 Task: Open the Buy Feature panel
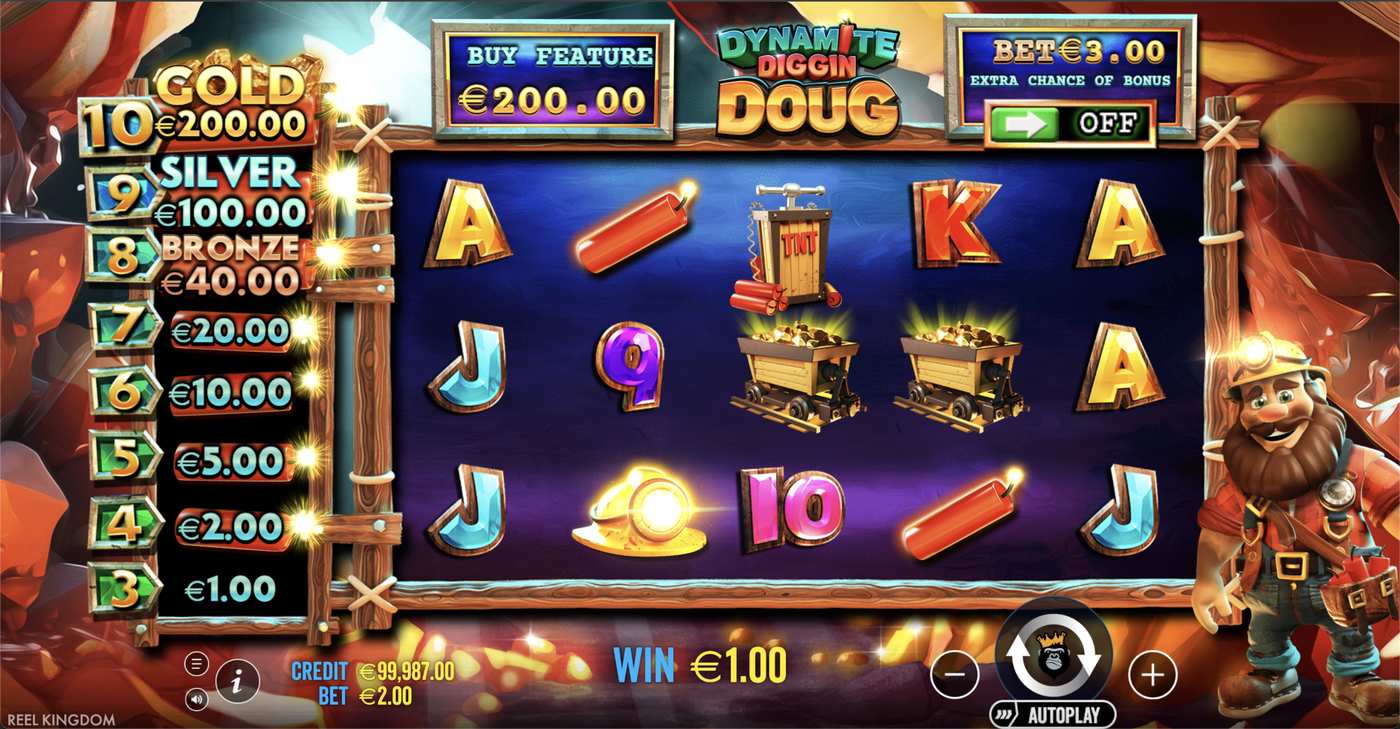coord(552,80)
